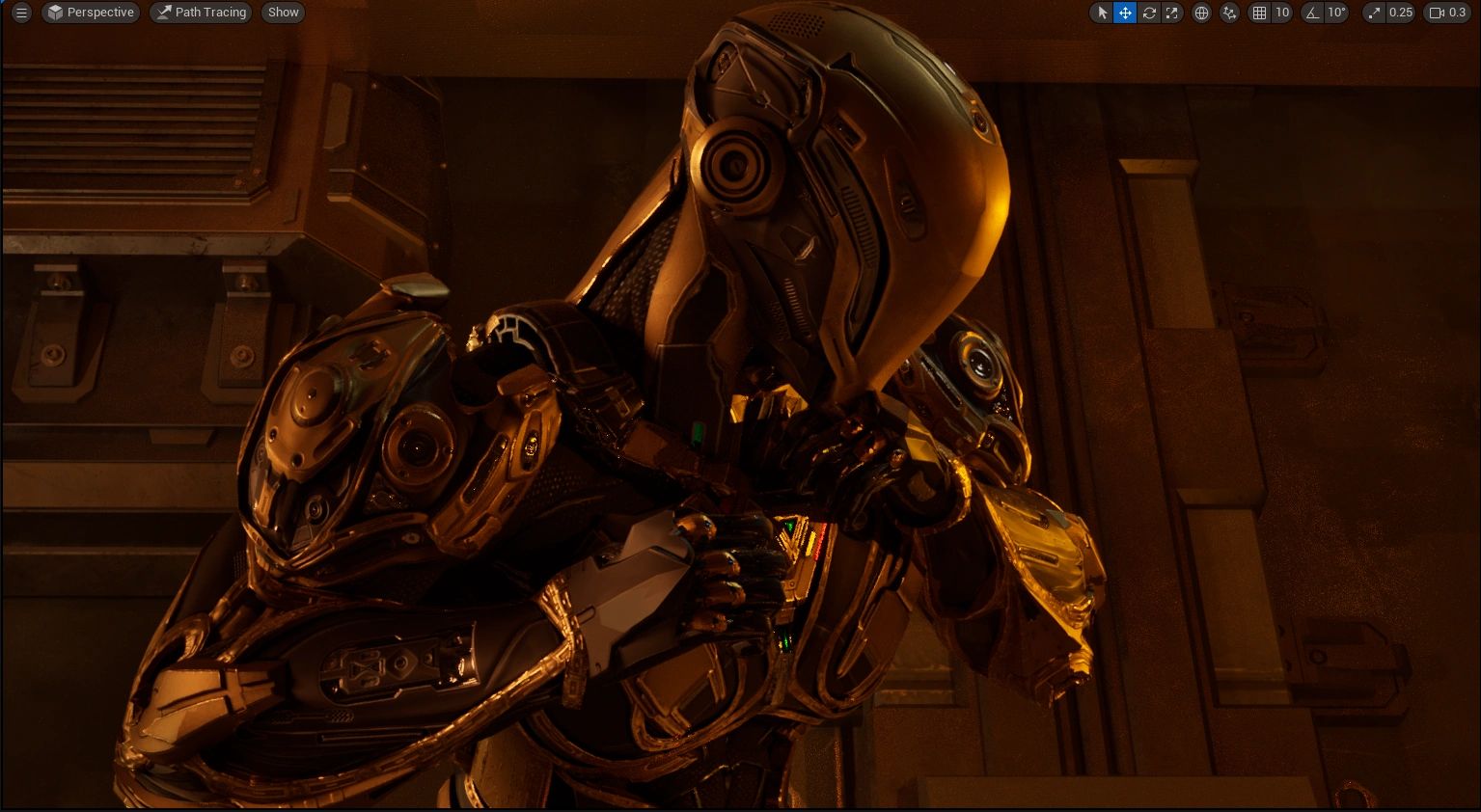Change the Path Tracing render mode

coord(201,13)
